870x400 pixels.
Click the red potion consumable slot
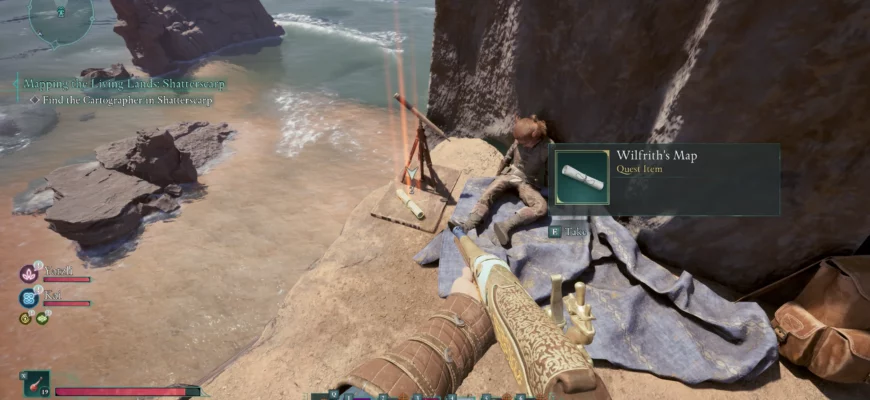37,384
